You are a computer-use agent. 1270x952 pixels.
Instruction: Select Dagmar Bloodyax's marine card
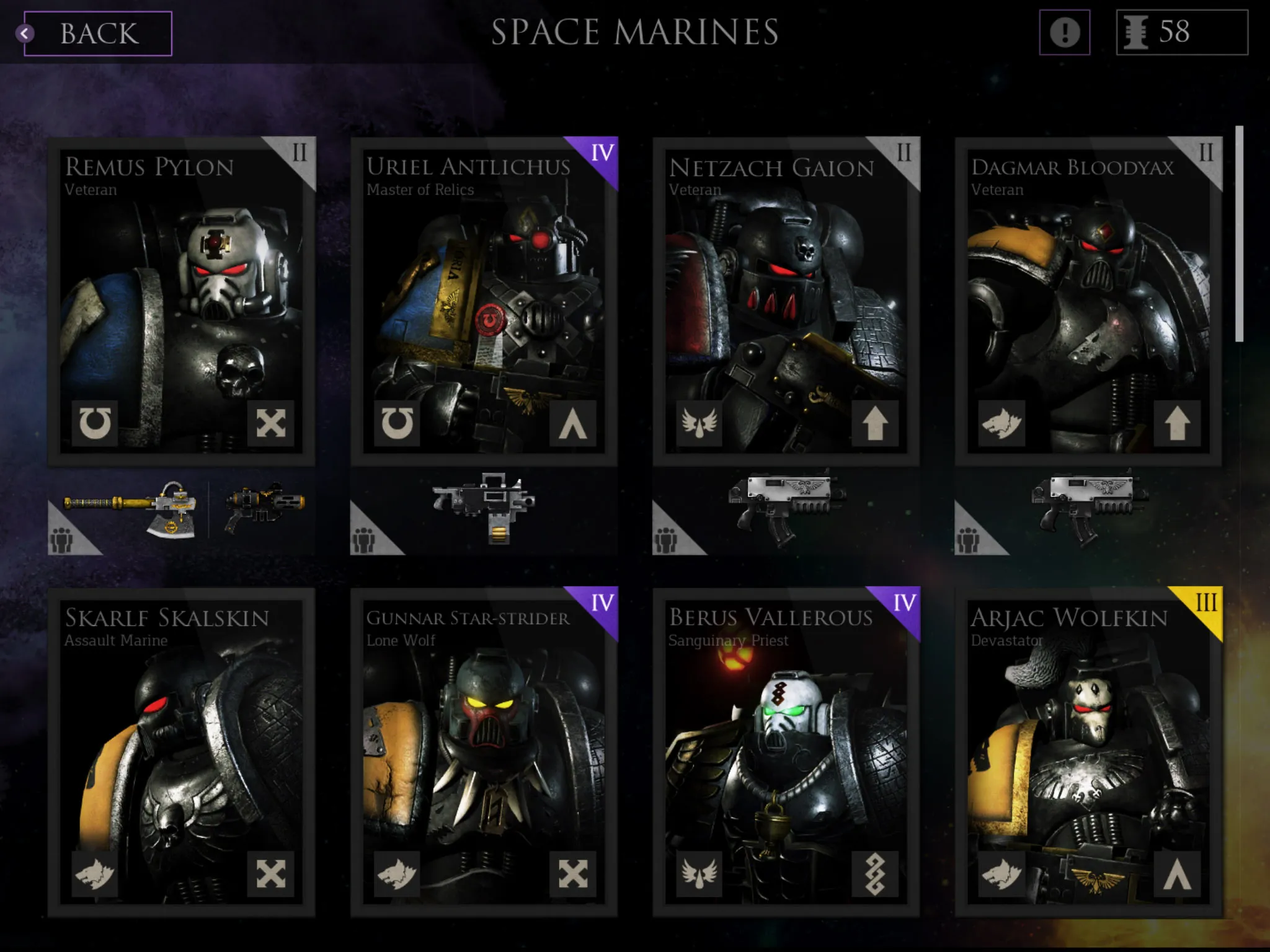click(1088, 301)
